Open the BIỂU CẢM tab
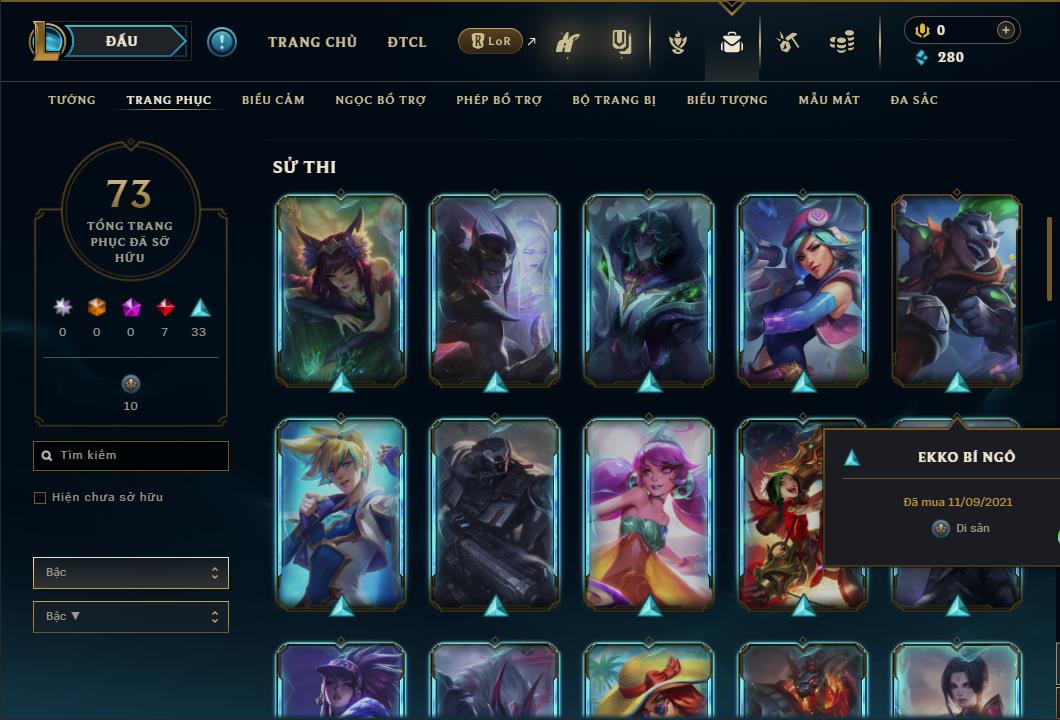The width and height of the screenshot is (1060, 720). [x=273, y=100]
